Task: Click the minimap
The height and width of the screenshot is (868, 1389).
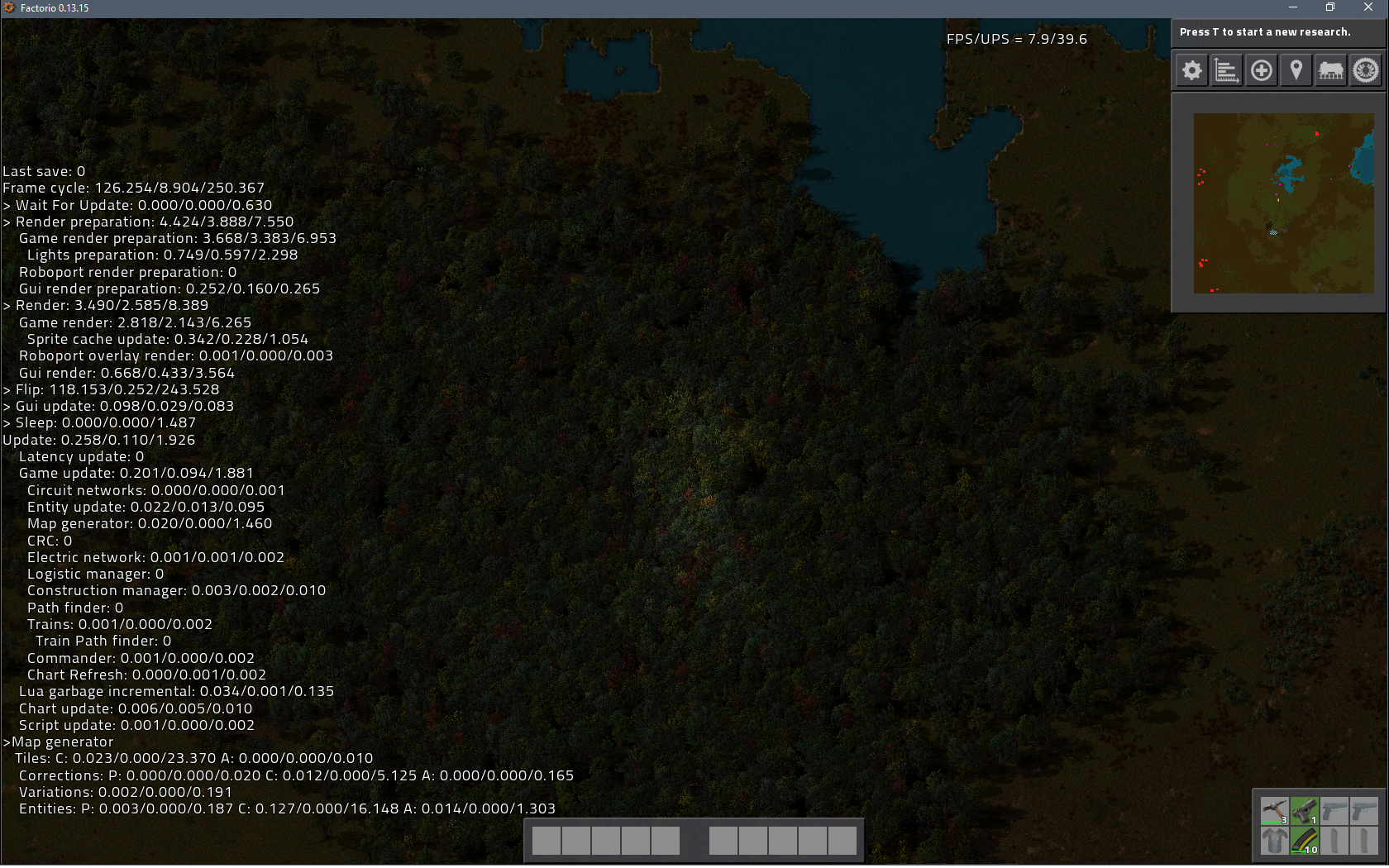Action: (x=1283, y=203)
